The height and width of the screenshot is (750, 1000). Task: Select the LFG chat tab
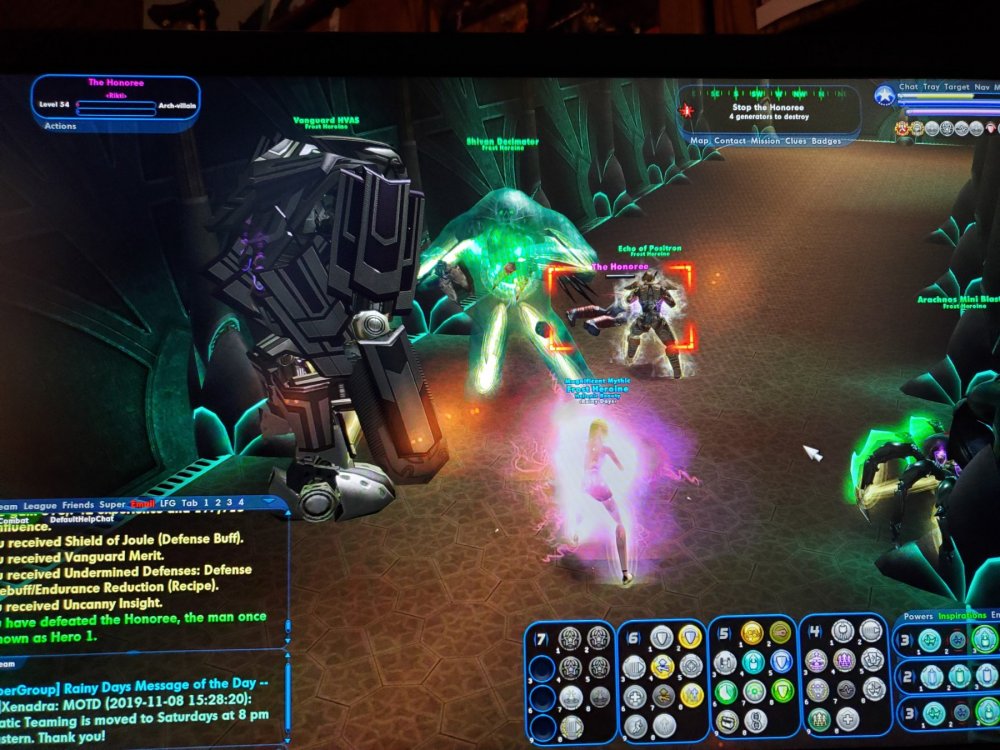click(x=167, y=504)
